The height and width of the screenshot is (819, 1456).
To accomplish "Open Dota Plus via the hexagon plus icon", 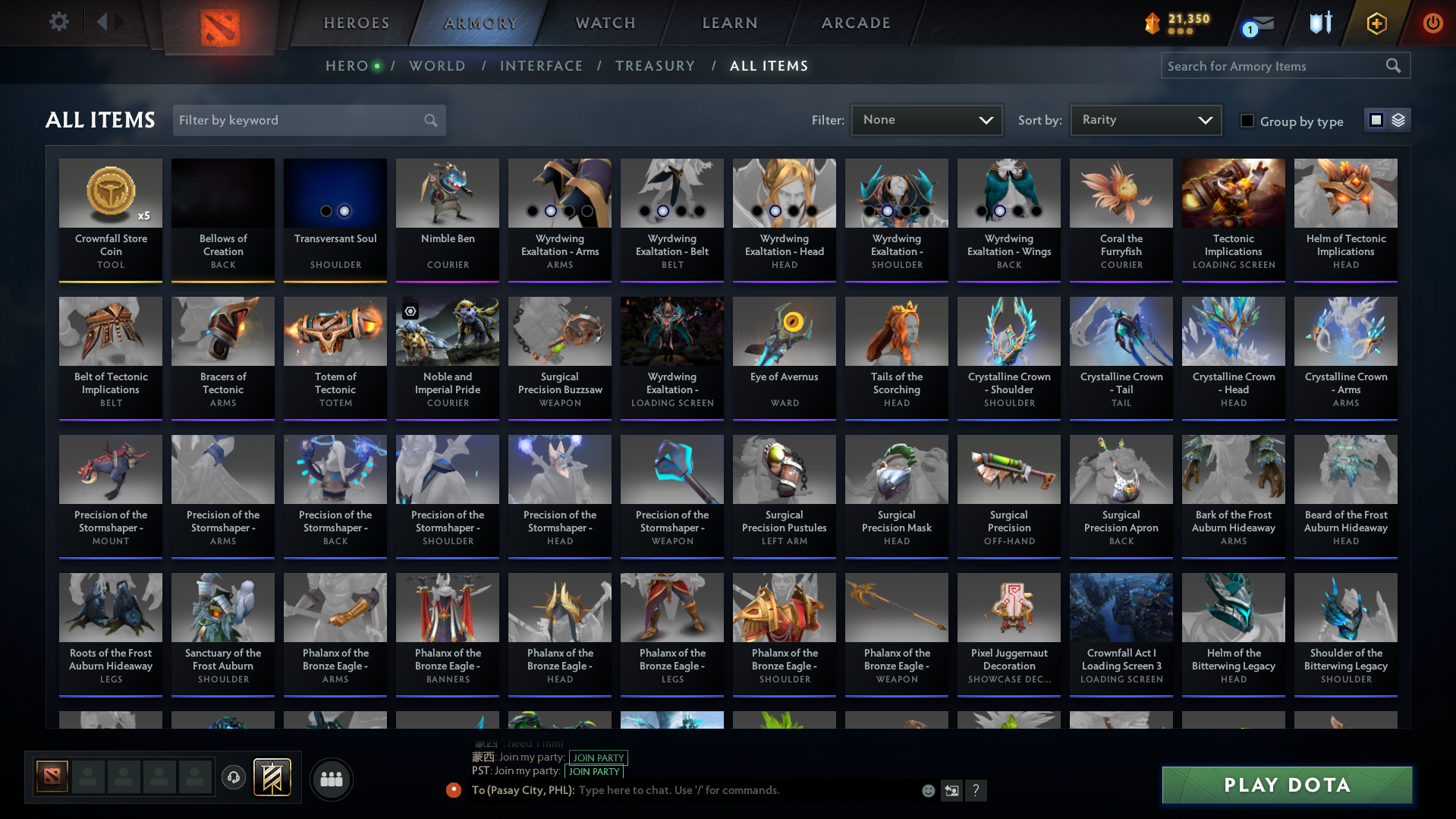I will click(1376, 23).
